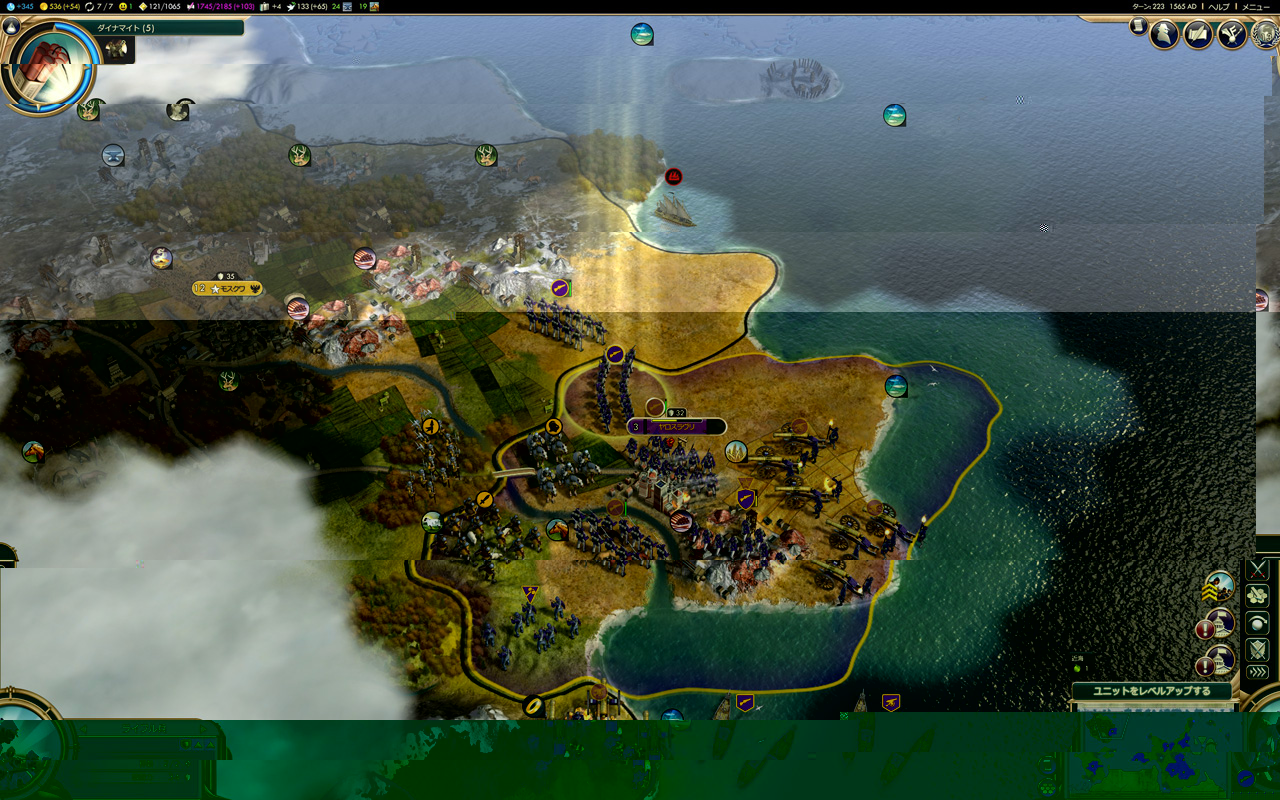Image resolution: width=1280 pixels, height=800 pixels.
Task: Click the ユニットをレベルアップする button
Action: click(1151, 691)
